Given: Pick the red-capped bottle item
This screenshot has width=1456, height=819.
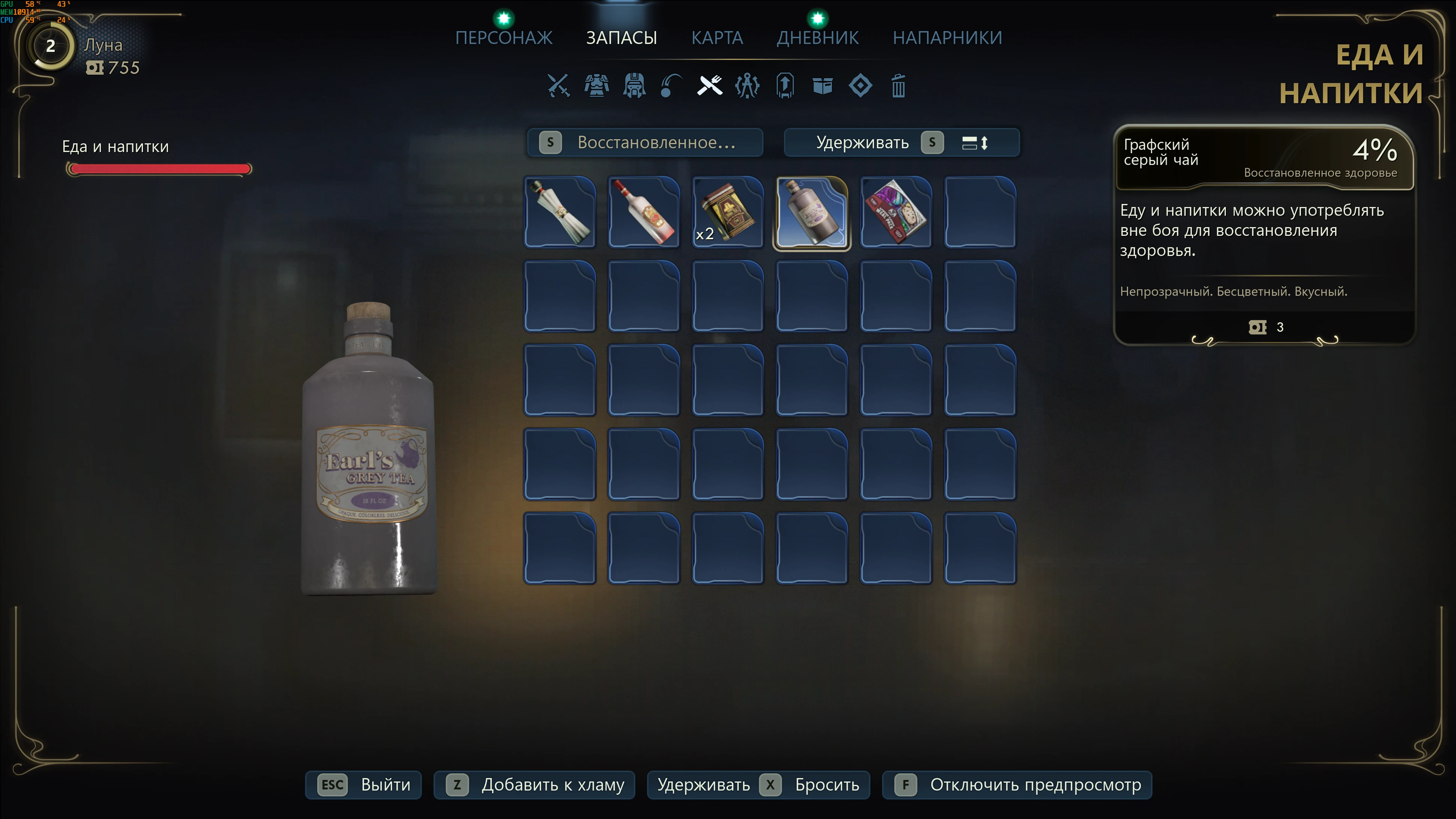Looking at the screenshot, I should pos(644,213).
